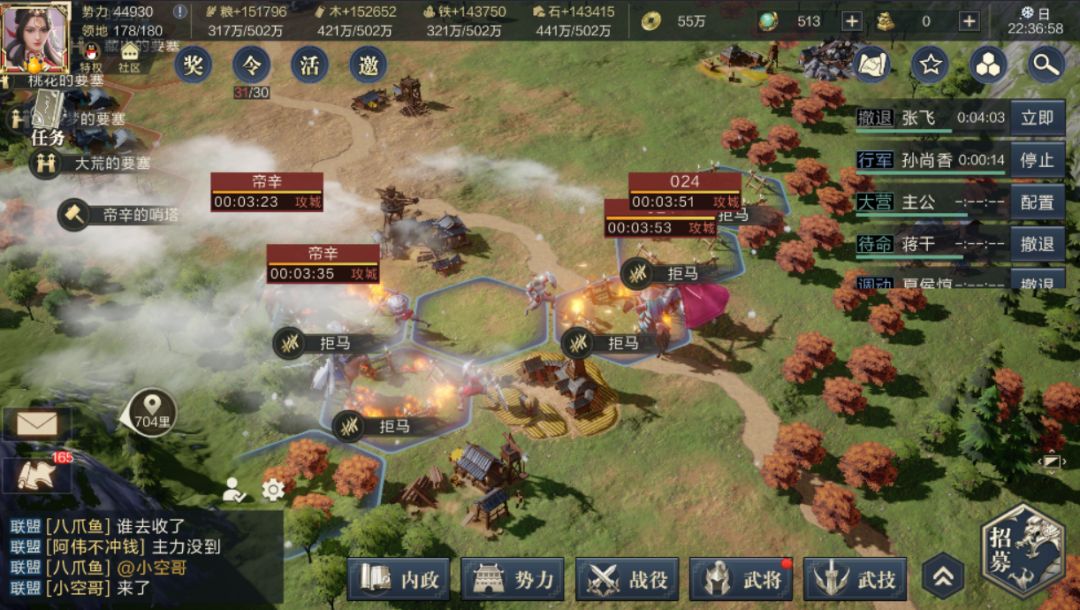Open the magnifier search icon

coord(1046,65)
